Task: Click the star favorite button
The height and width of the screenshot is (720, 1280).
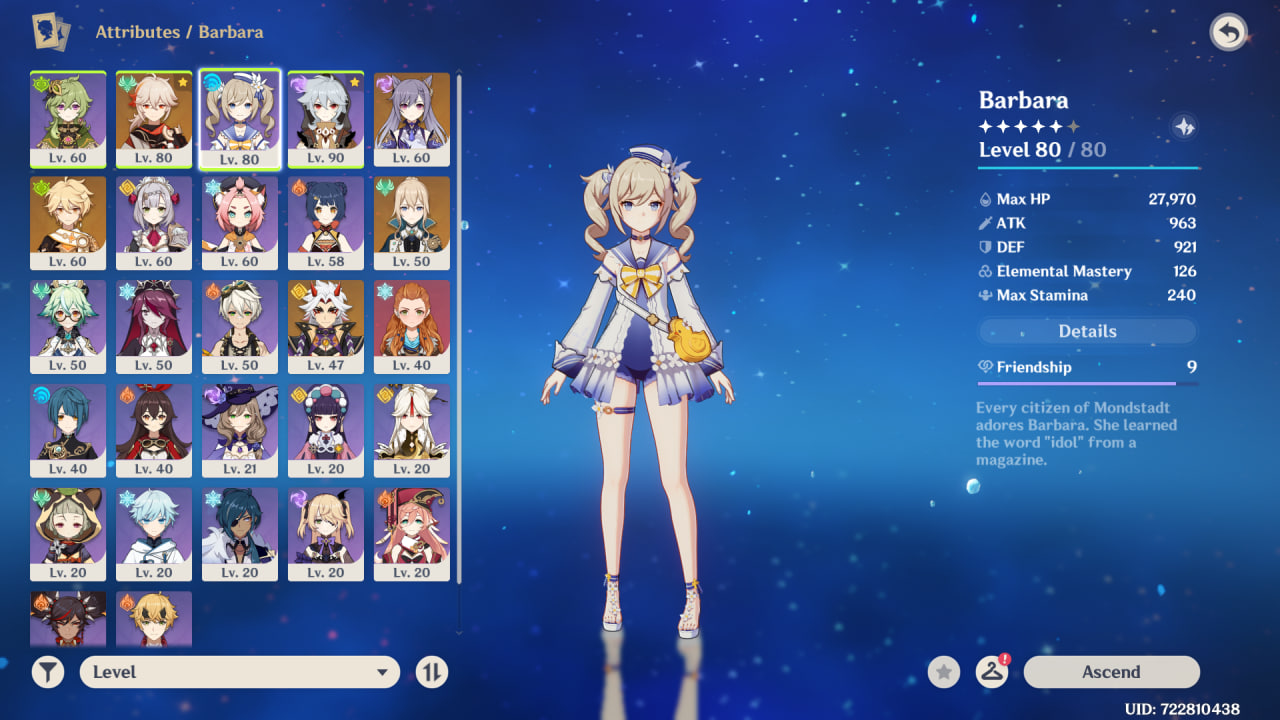Action: 943,672
